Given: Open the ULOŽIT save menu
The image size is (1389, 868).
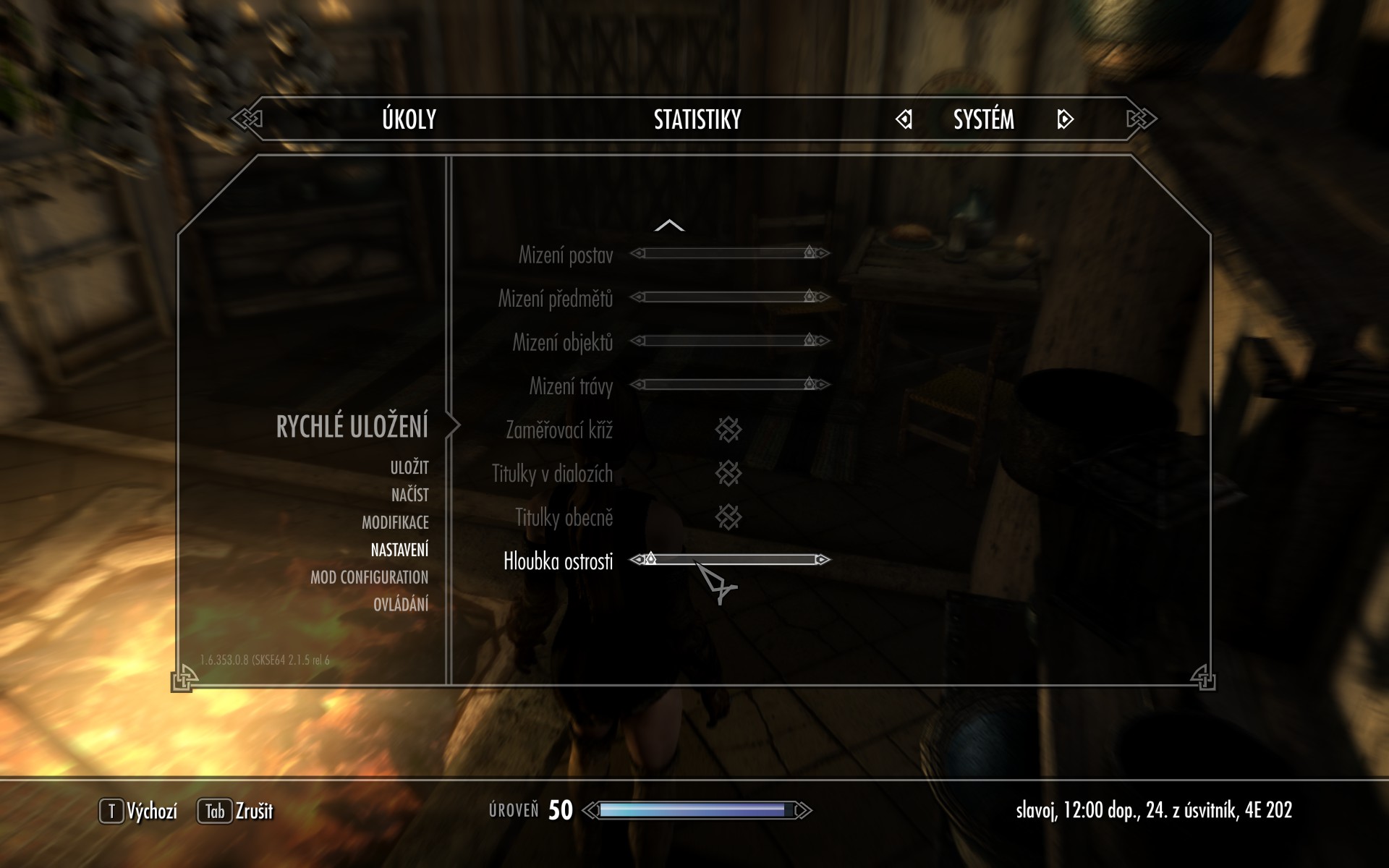Looking at the screenshot, I should coord(409,468).
